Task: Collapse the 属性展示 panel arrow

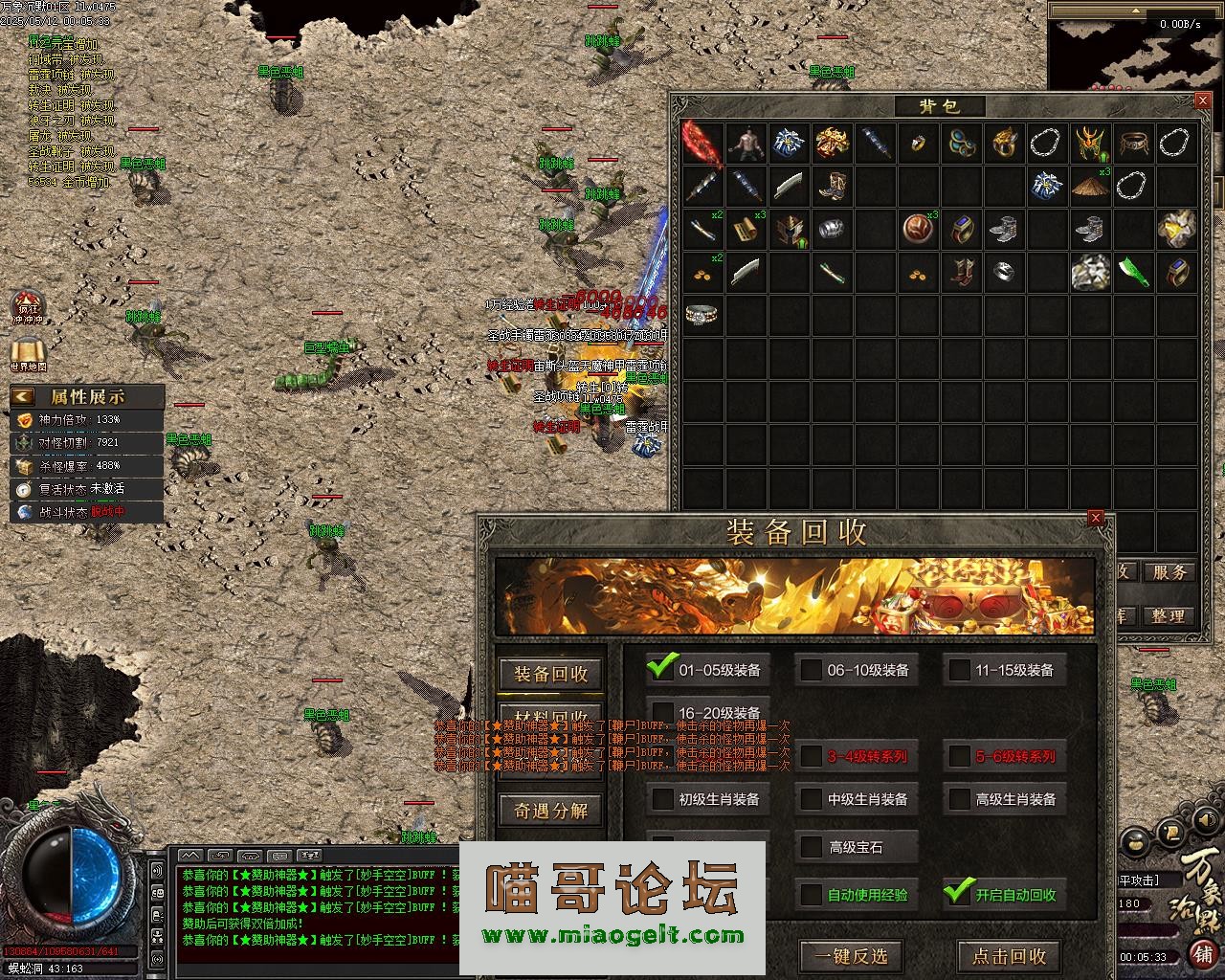Action: click(23, 396)
